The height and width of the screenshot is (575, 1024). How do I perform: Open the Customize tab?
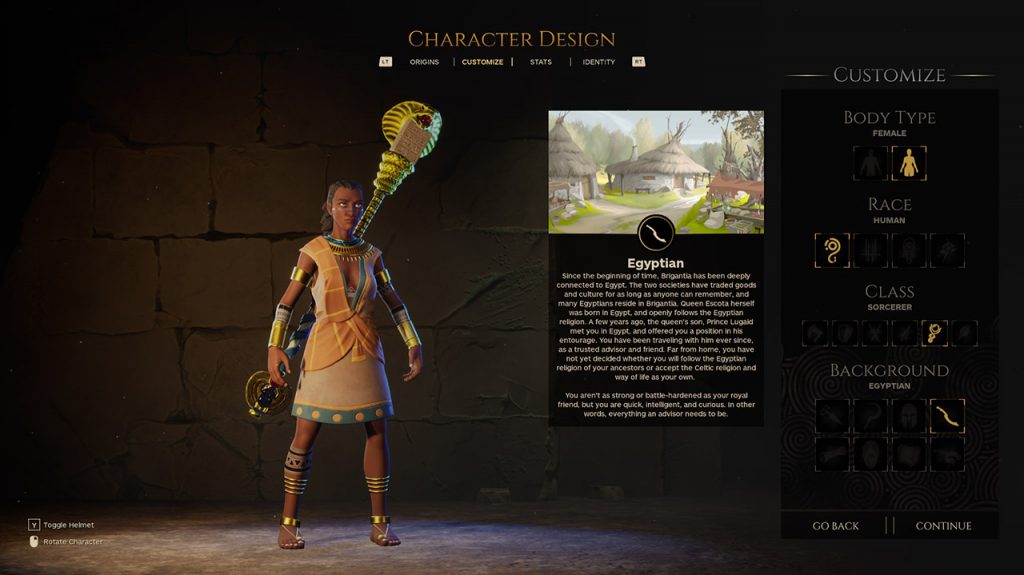coord(482,62)
